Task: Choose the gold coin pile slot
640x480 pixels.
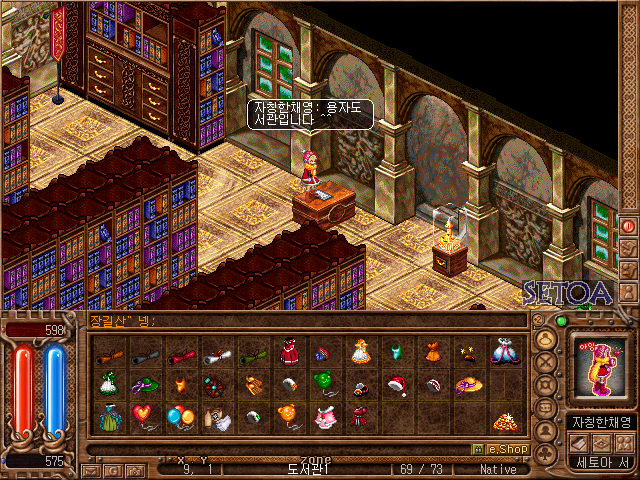Action: point(504,419)
